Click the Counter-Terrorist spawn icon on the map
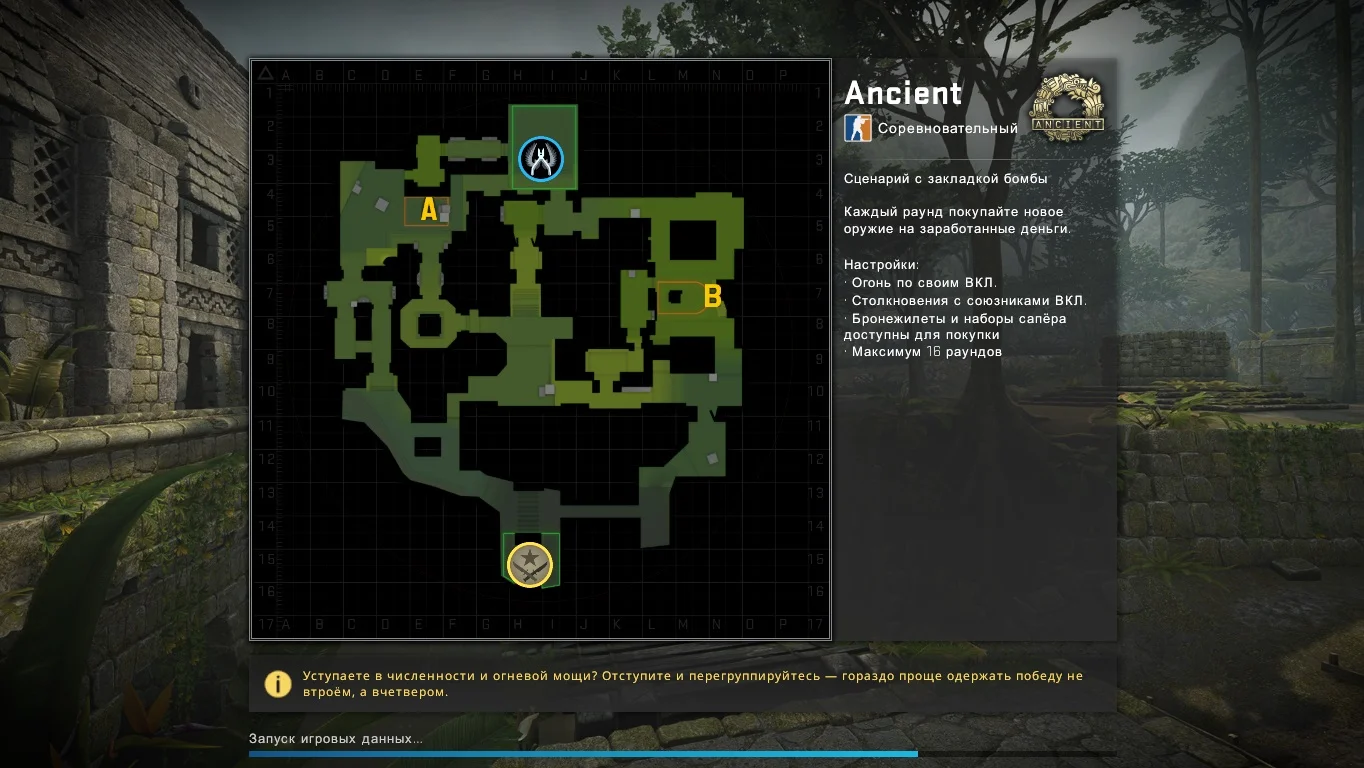The image size is (1364, 768). [541, 159]
